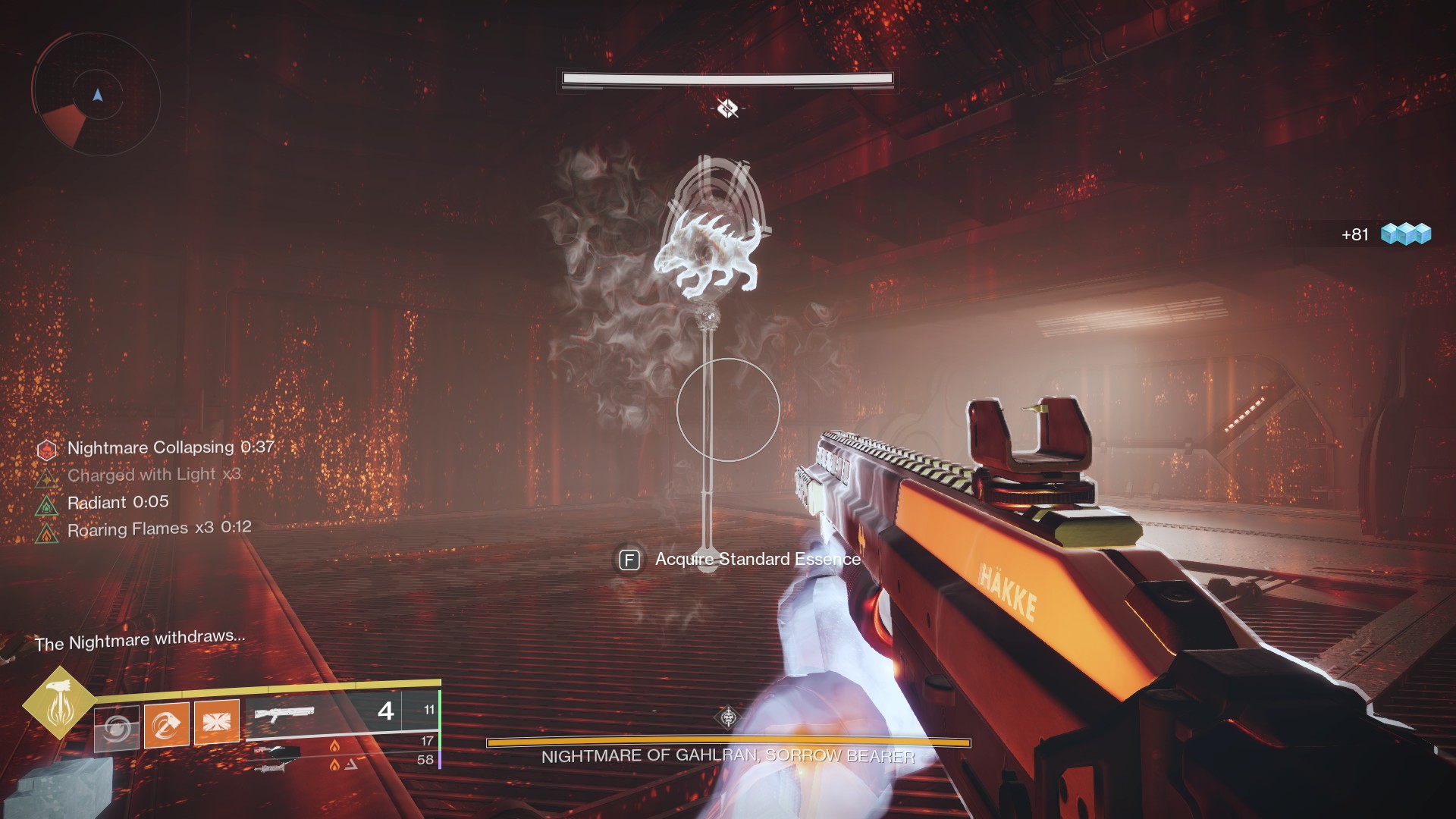Select the swirling grenade ability icon

[118, 728]
